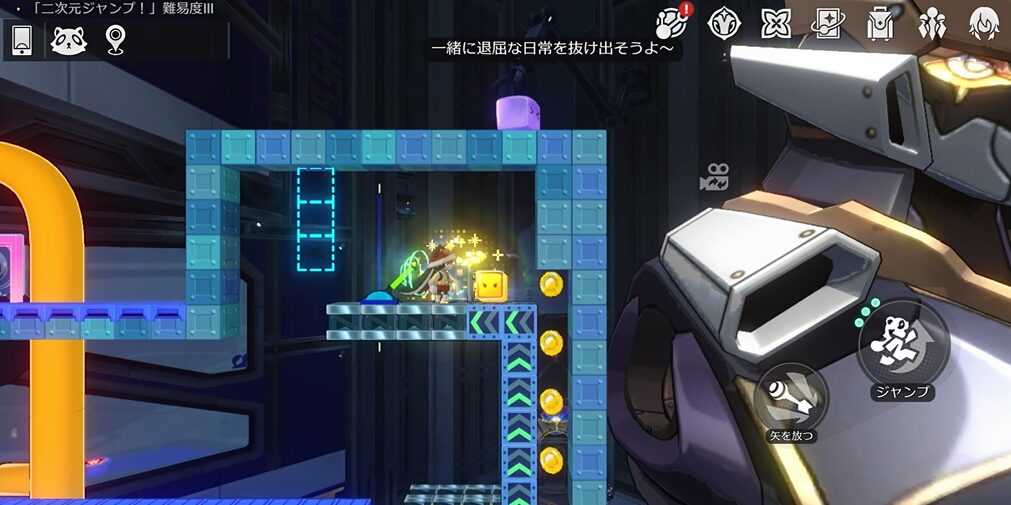Open the backpack inventory icon

click(x=880, y=23)
